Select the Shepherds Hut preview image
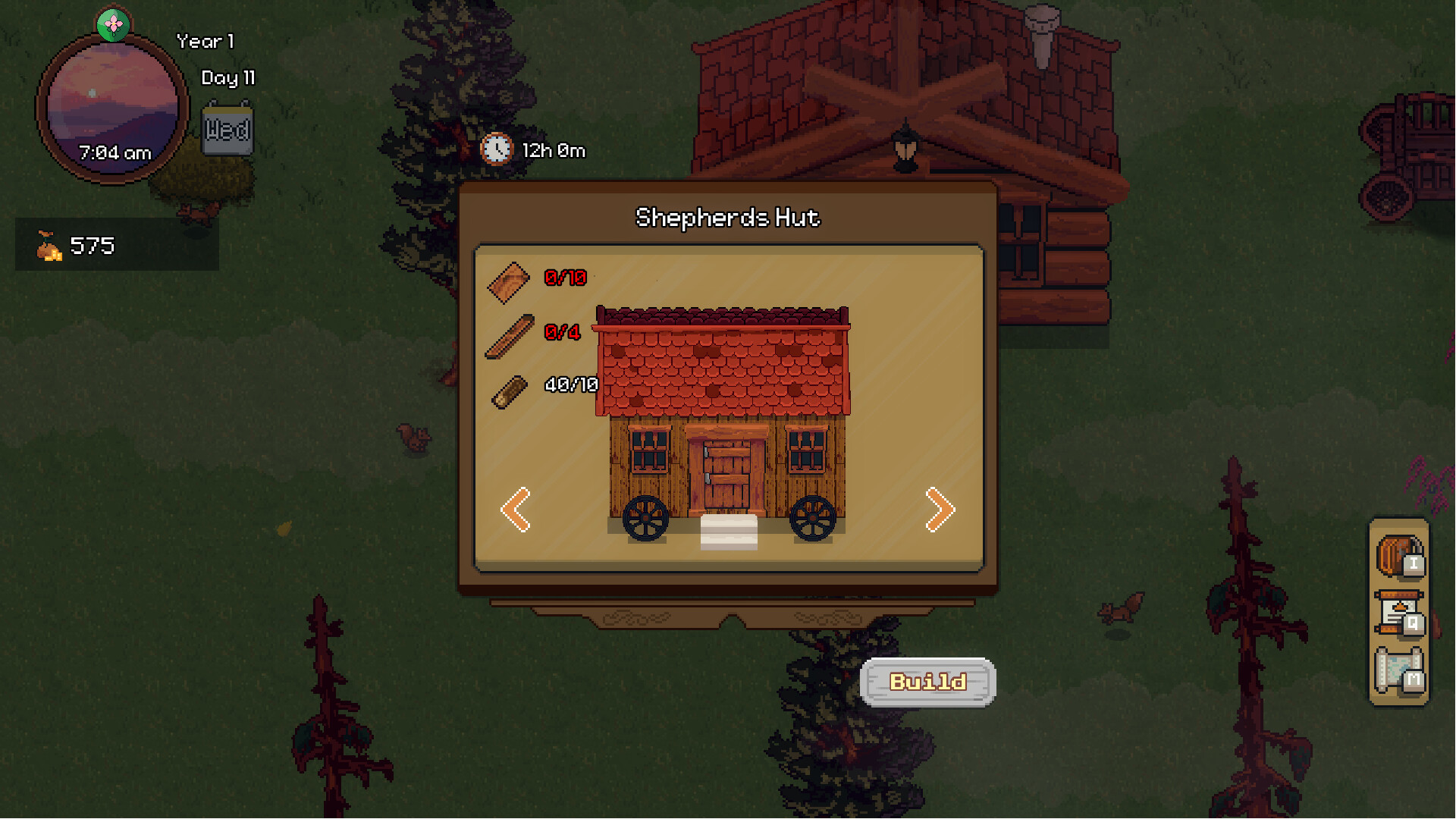Viewport: 1456px width, 819px height. click(723, 426)
